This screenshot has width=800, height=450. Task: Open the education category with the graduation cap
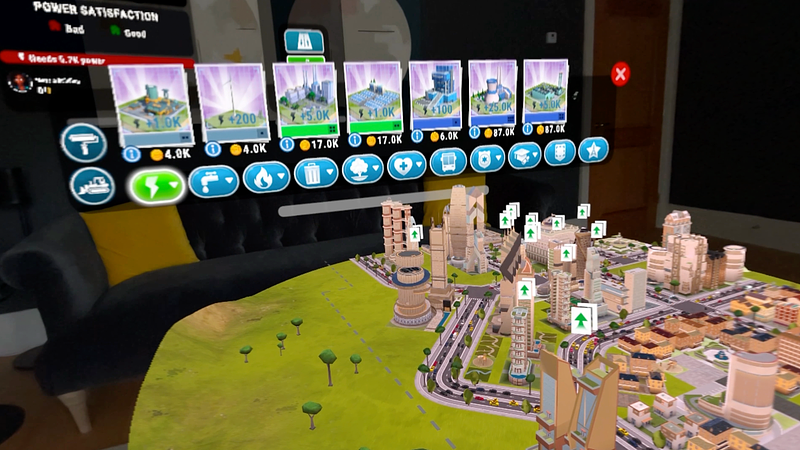coord(525,155)
